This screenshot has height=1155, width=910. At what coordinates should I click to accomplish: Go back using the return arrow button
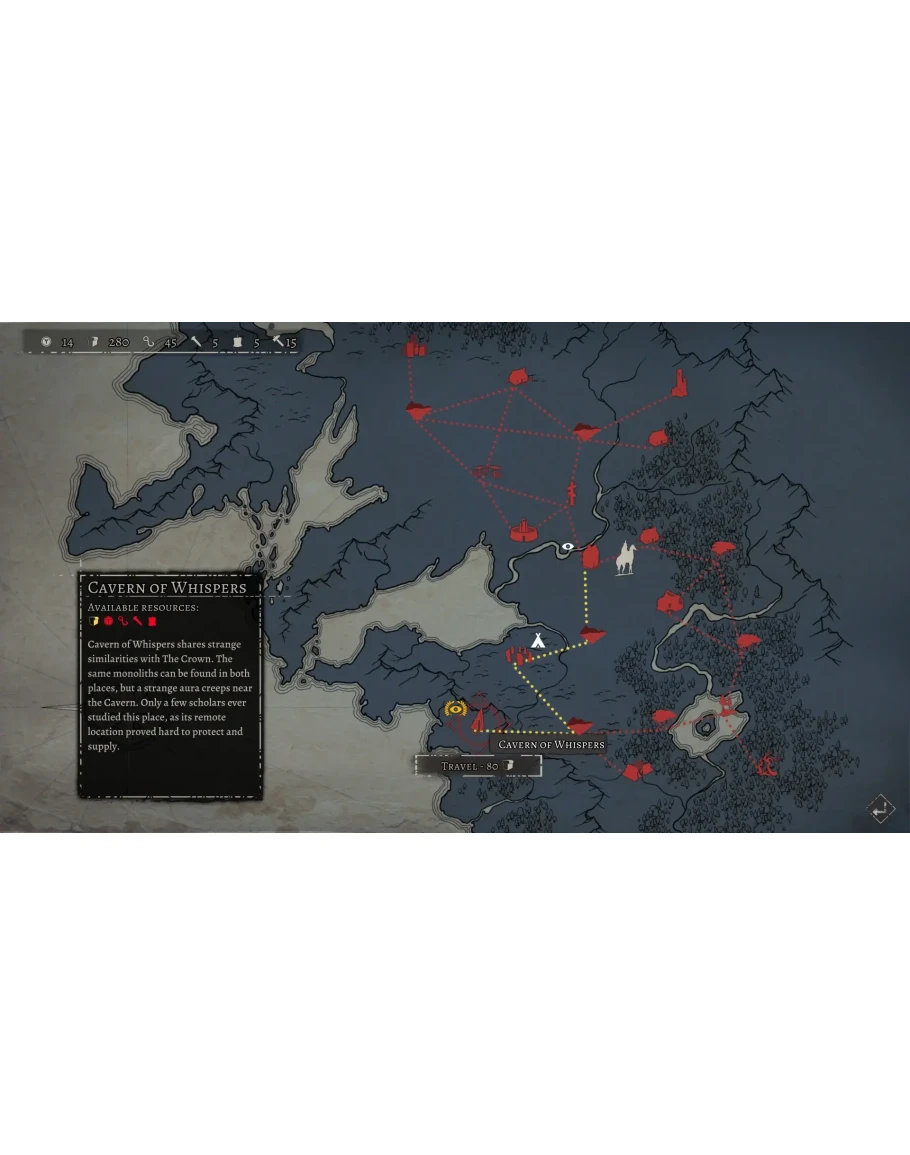click(x=880, y=809)
